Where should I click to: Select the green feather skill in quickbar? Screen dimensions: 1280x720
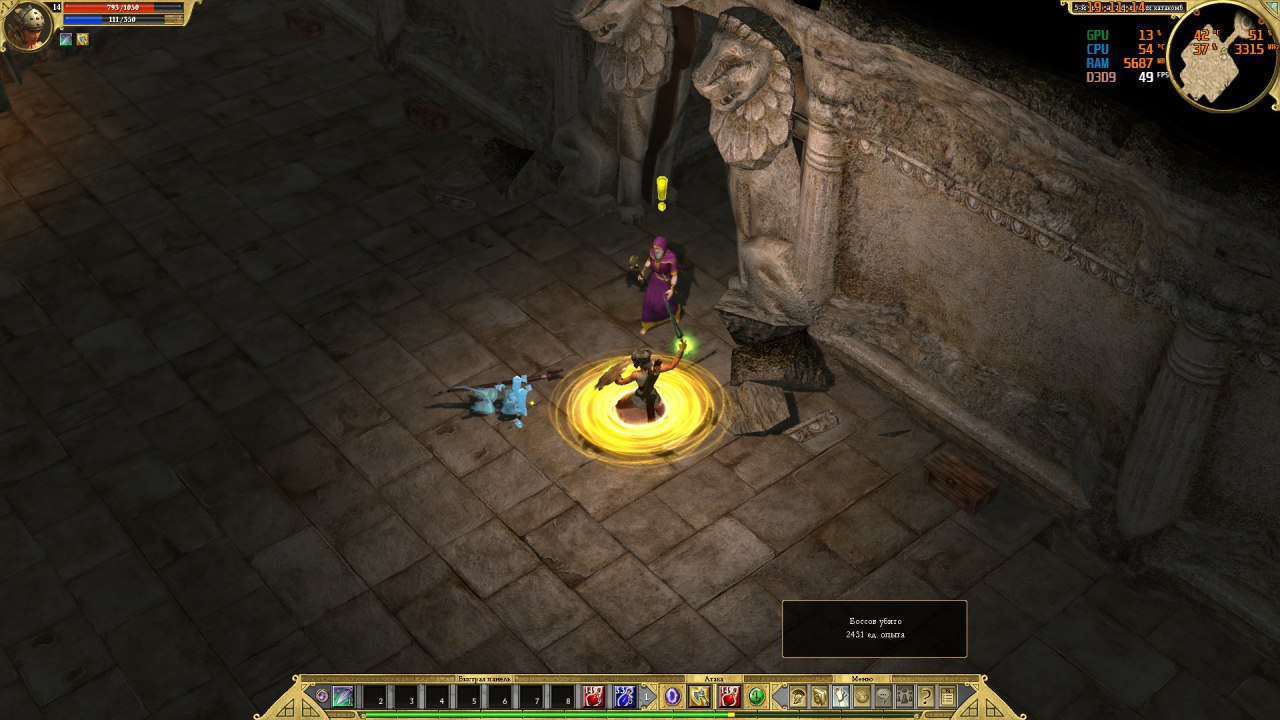[x=343, y=697]
